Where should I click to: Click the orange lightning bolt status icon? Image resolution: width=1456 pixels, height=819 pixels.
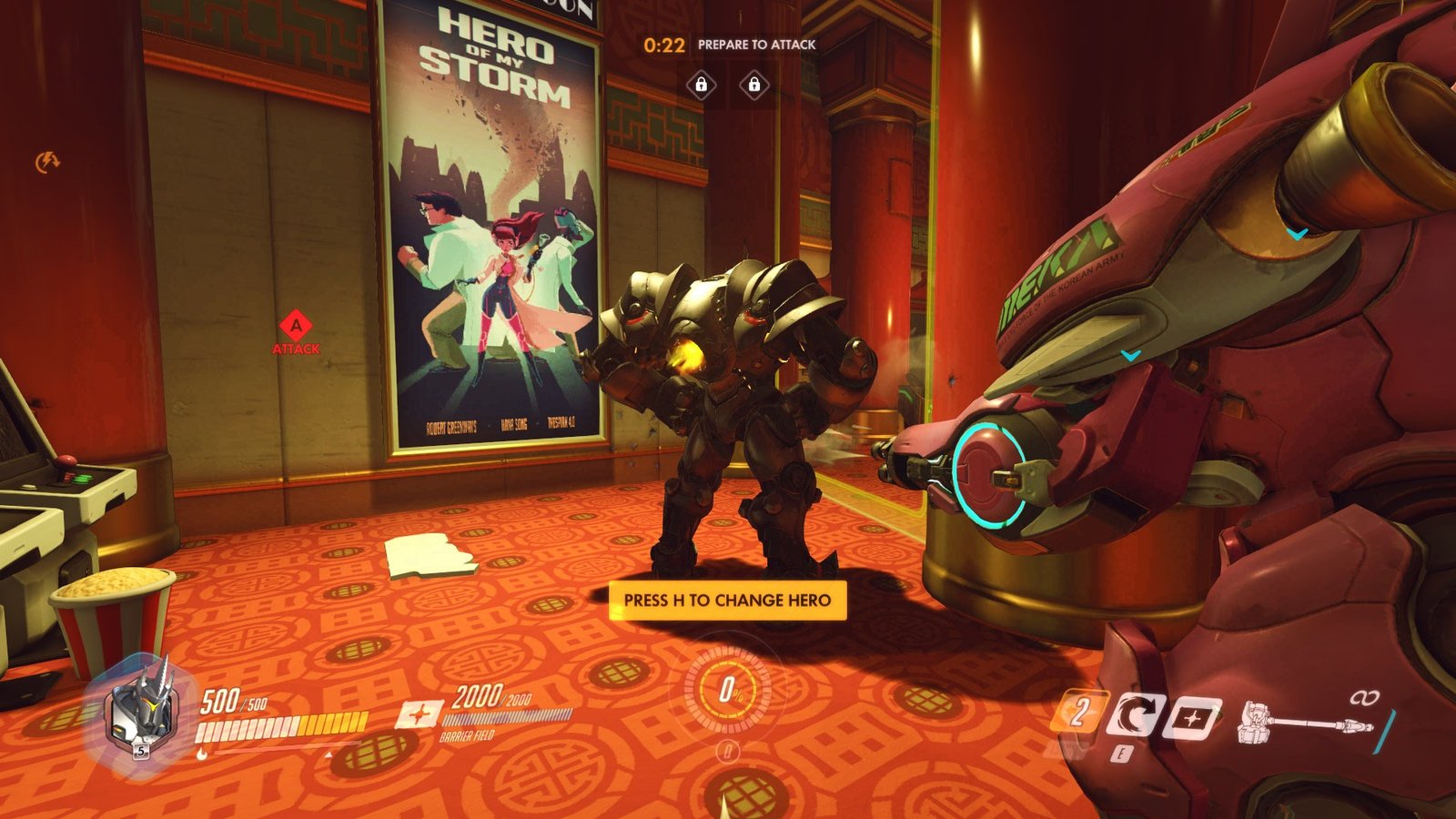[x=46, y=162]
